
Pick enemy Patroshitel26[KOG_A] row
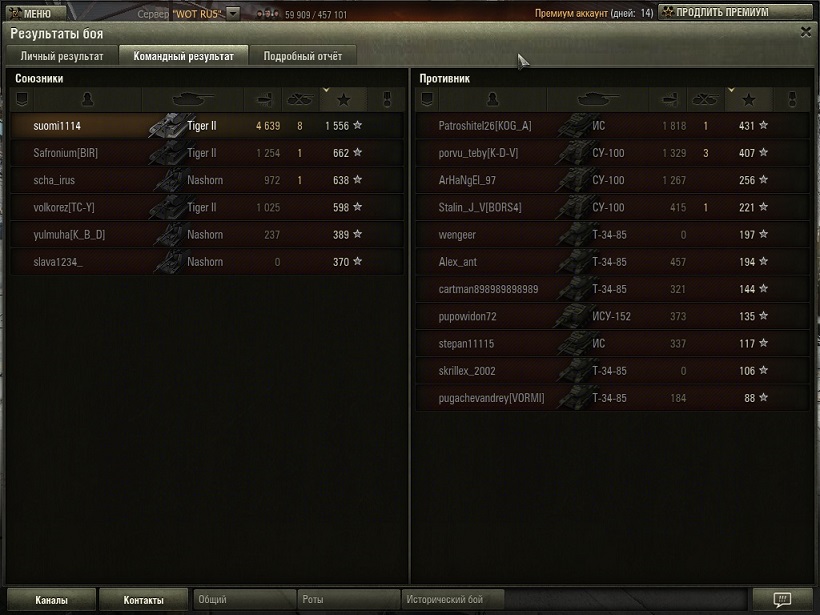[610, 126]
